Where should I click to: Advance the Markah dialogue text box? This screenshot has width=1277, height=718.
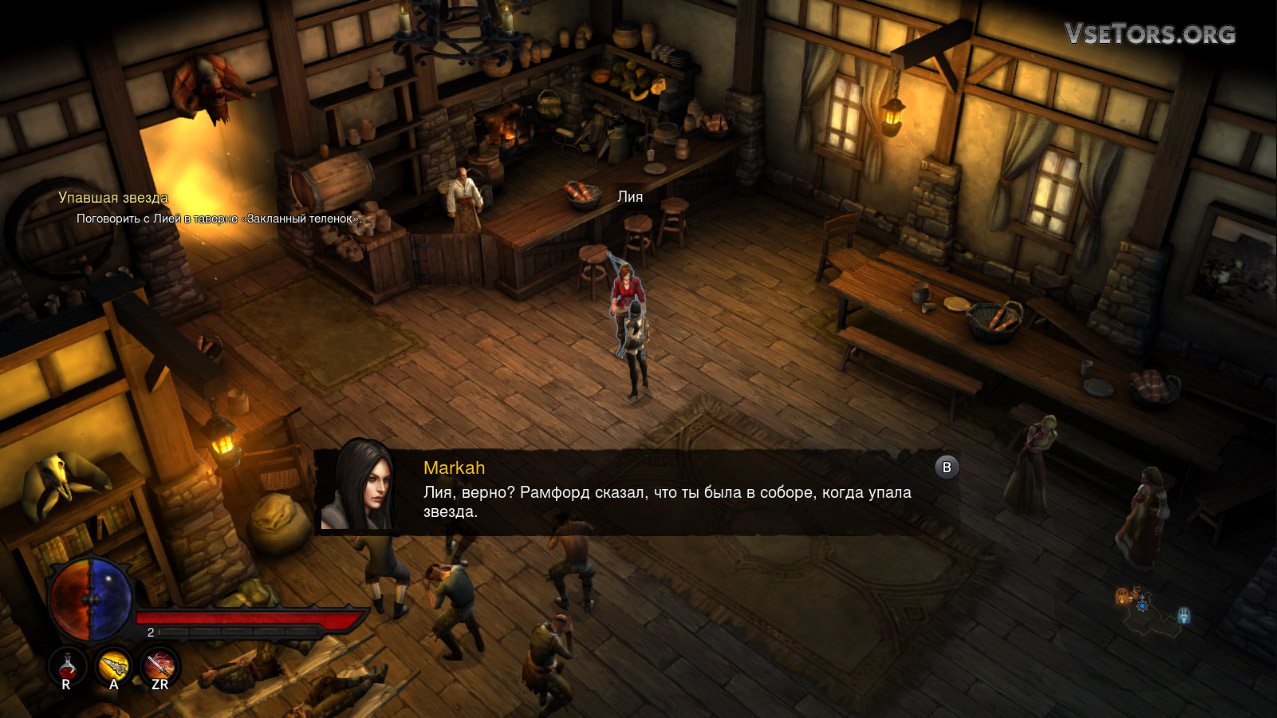pos(946,467)
